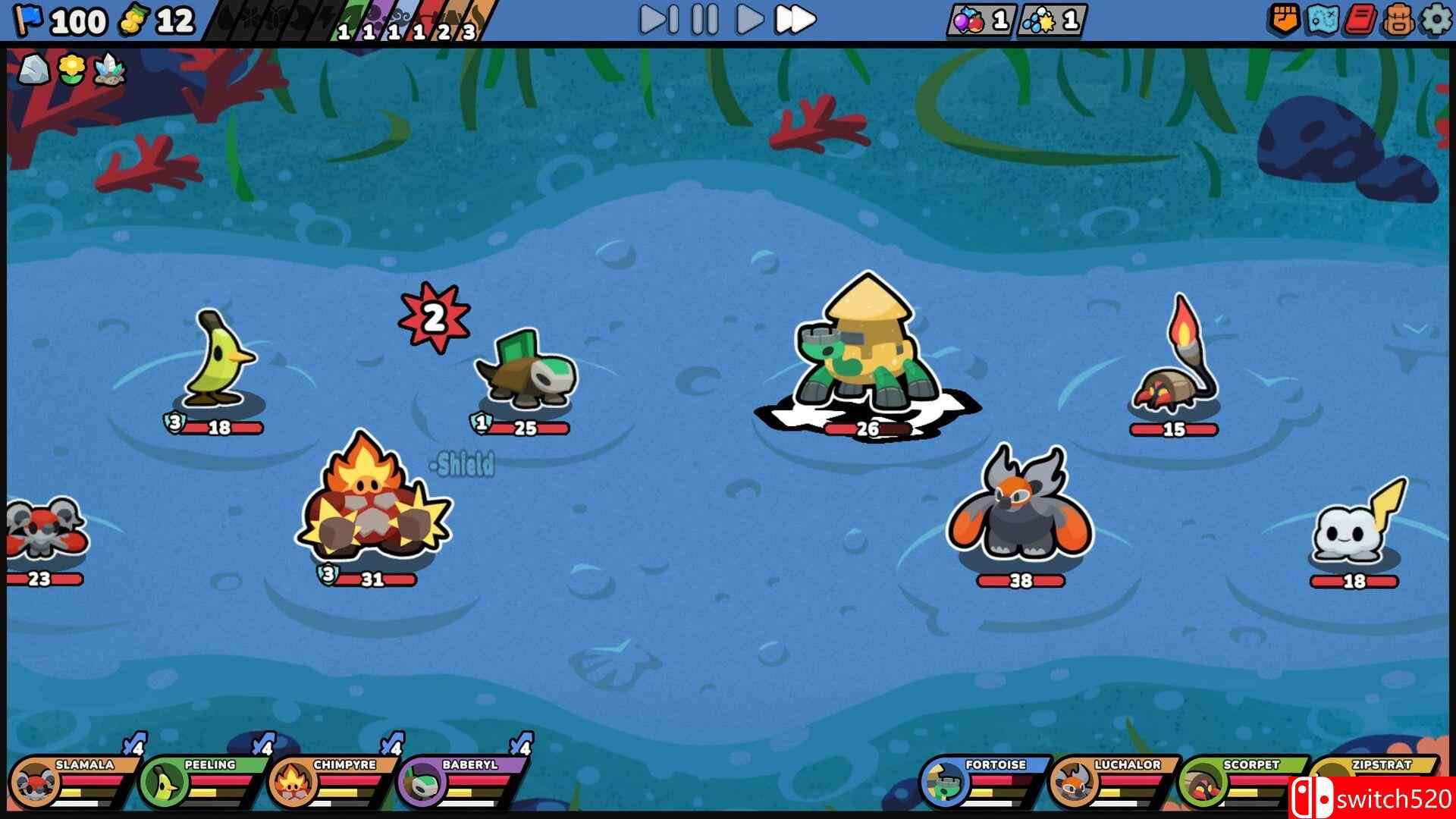Open the map icon in the top bar

pos(1323,19)
